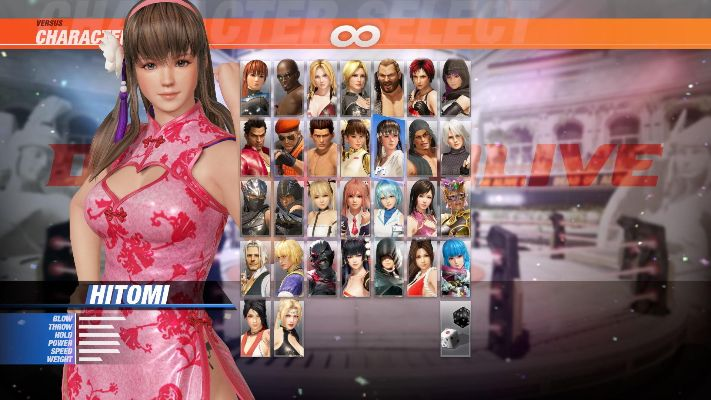Screen dimensions: 711x400
Task: Select La Mariposa in the golden mask
Action: 455,207
